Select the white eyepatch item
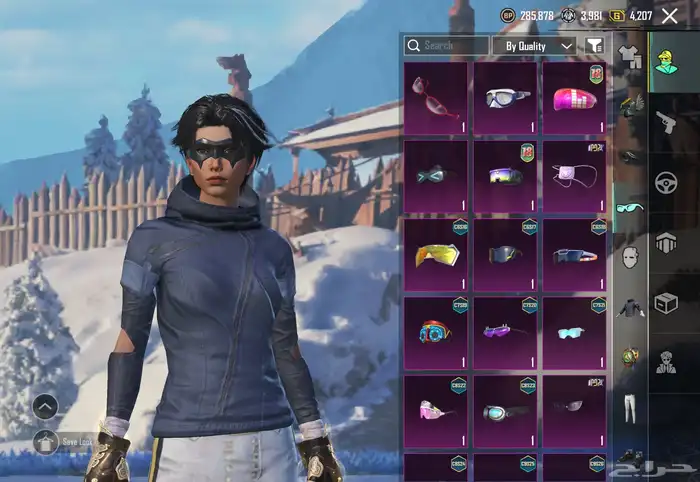 click(x=575, y=176)
